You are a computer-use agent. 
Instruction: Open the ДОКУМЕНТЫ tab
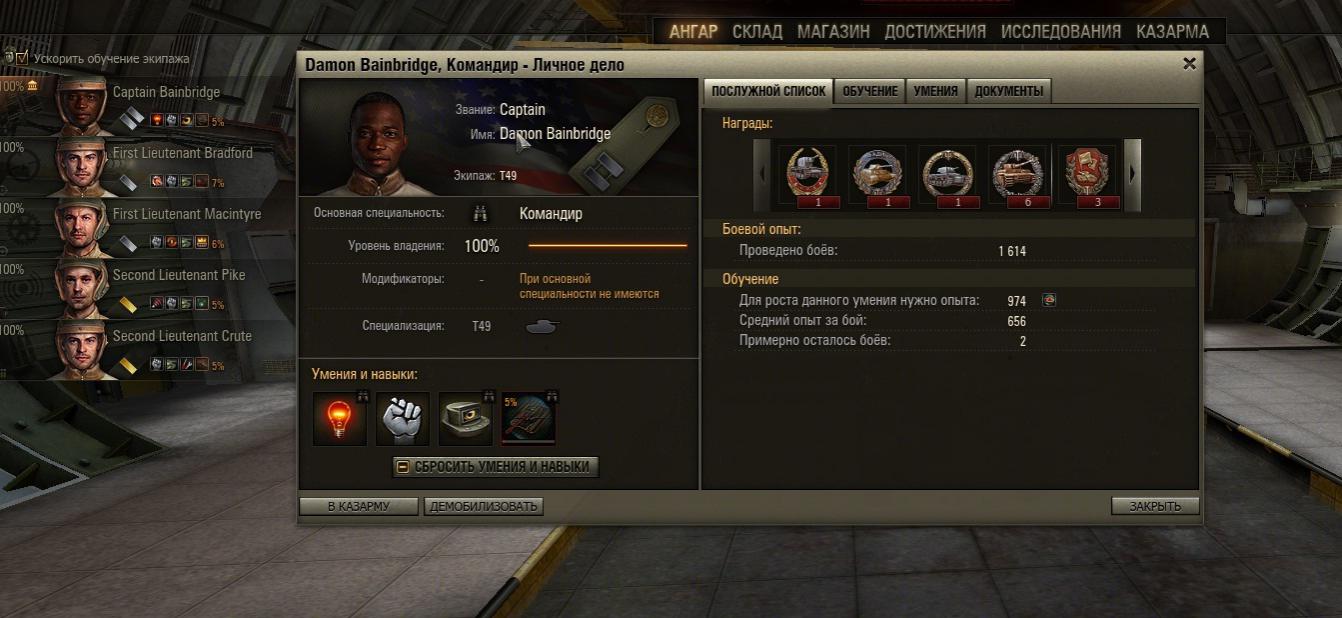point(1009,91)
